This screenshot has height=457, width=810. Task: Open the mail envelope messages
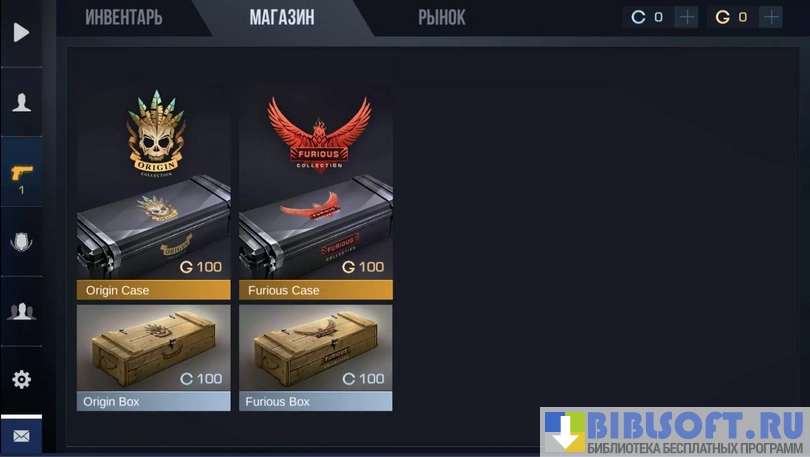click(21, 437)
